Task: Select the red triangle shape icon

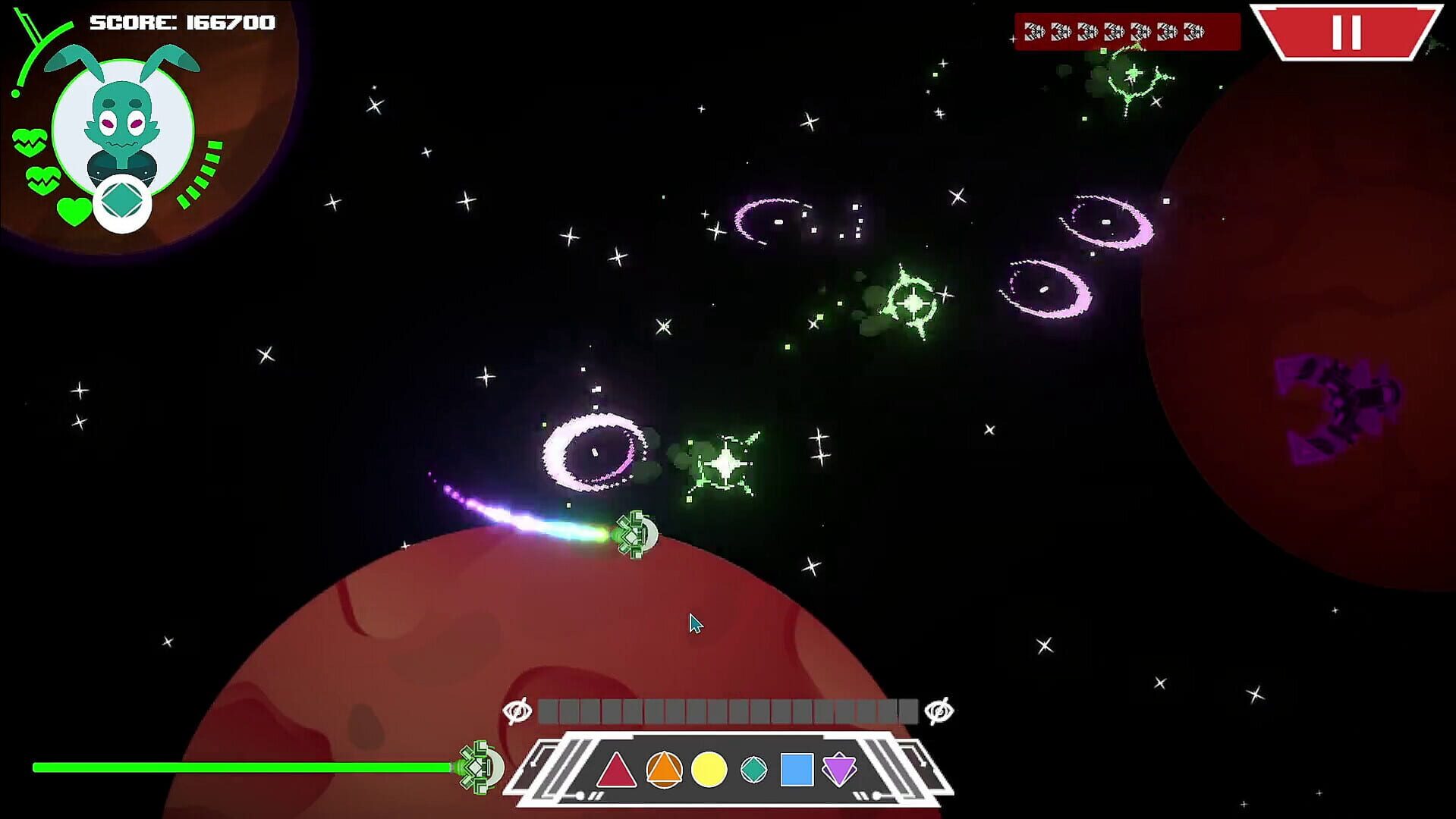Action: 617,771
